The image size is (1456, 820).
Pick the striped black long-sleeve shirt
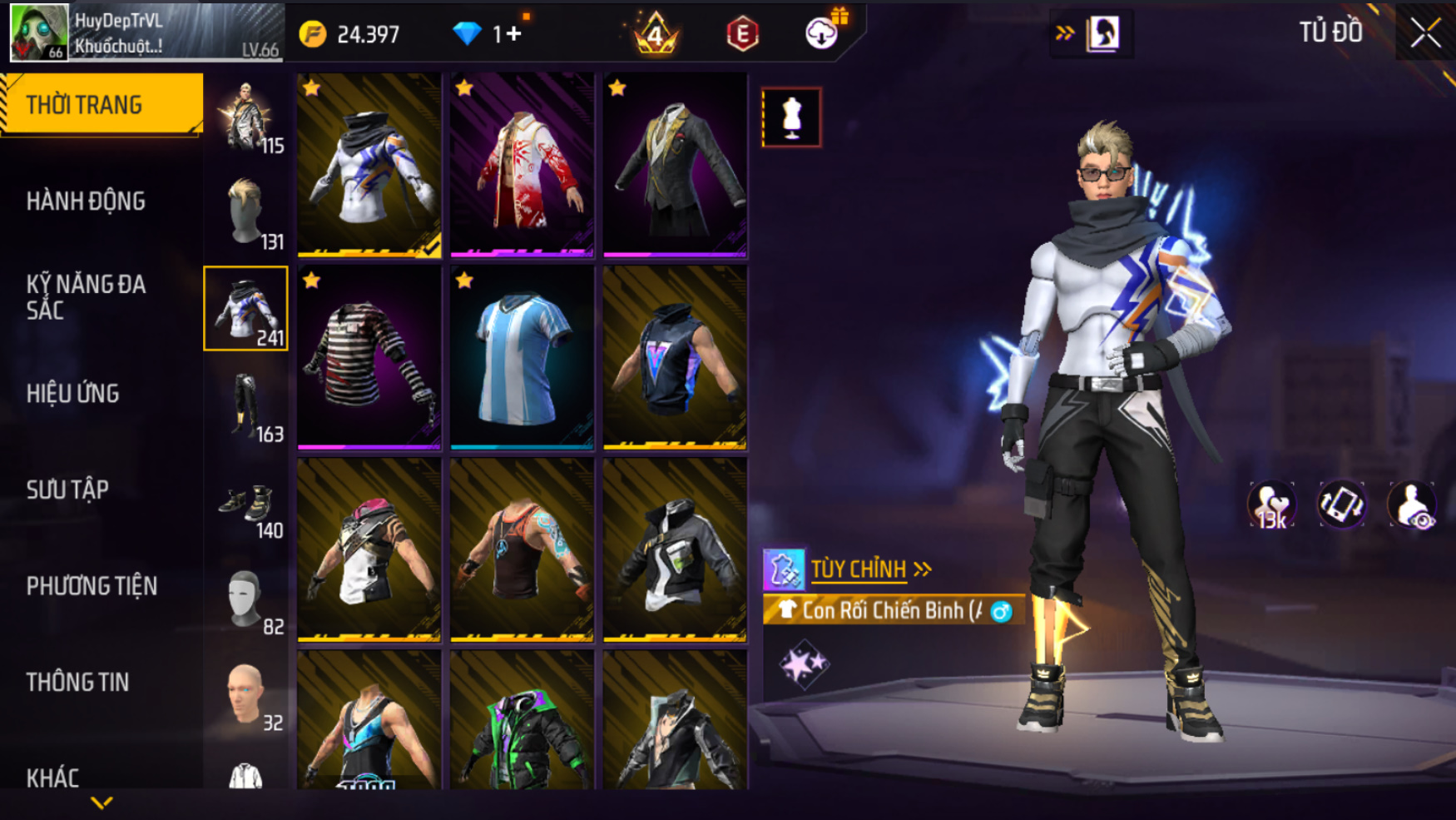[369, 358]
